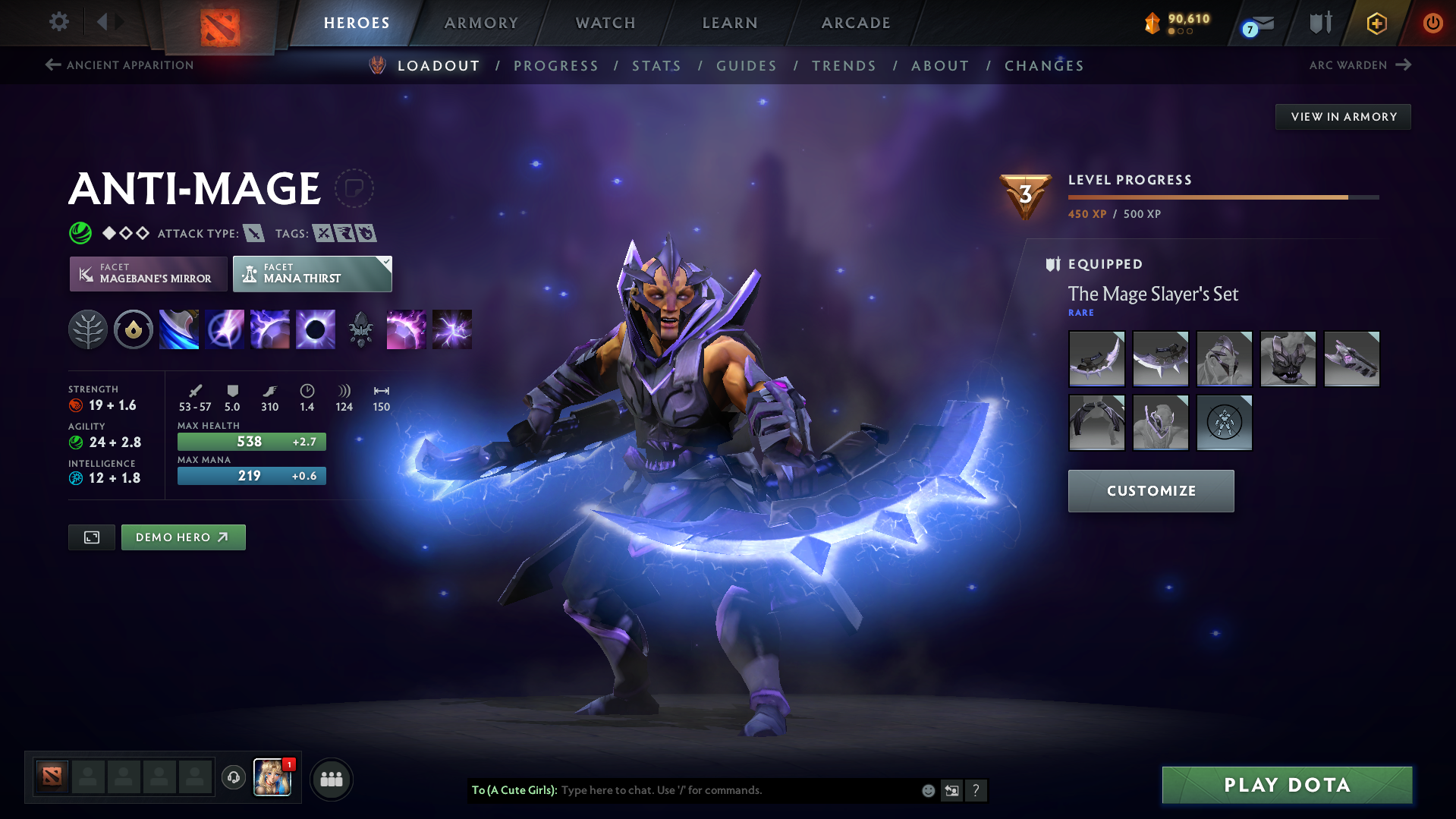Switch to the ARMORY tab
This screenshot has width=1456, height=819.
point(481,22)
